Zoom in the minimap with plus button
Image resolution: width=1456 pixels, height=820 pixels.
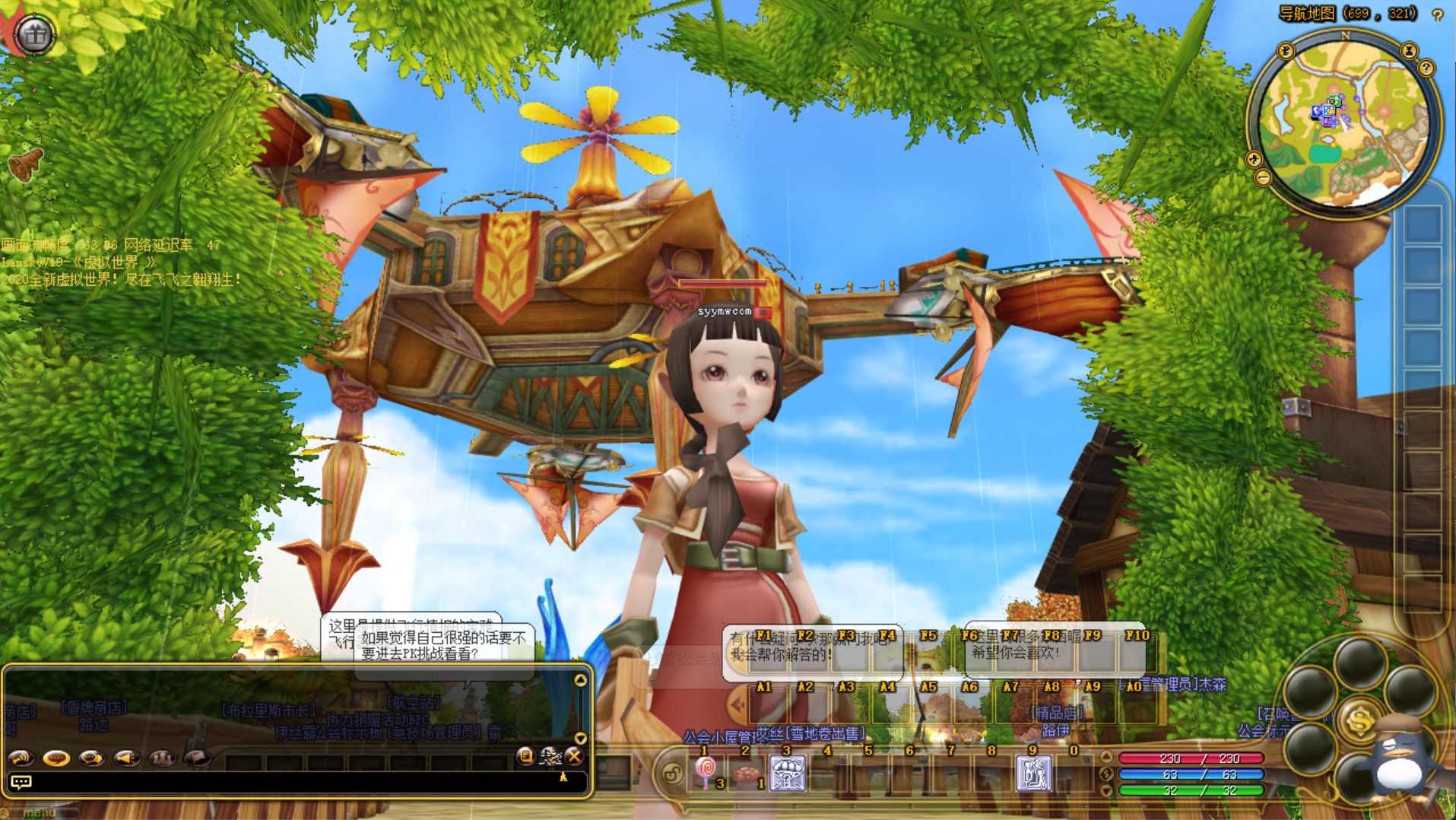tap(1255, 159)
